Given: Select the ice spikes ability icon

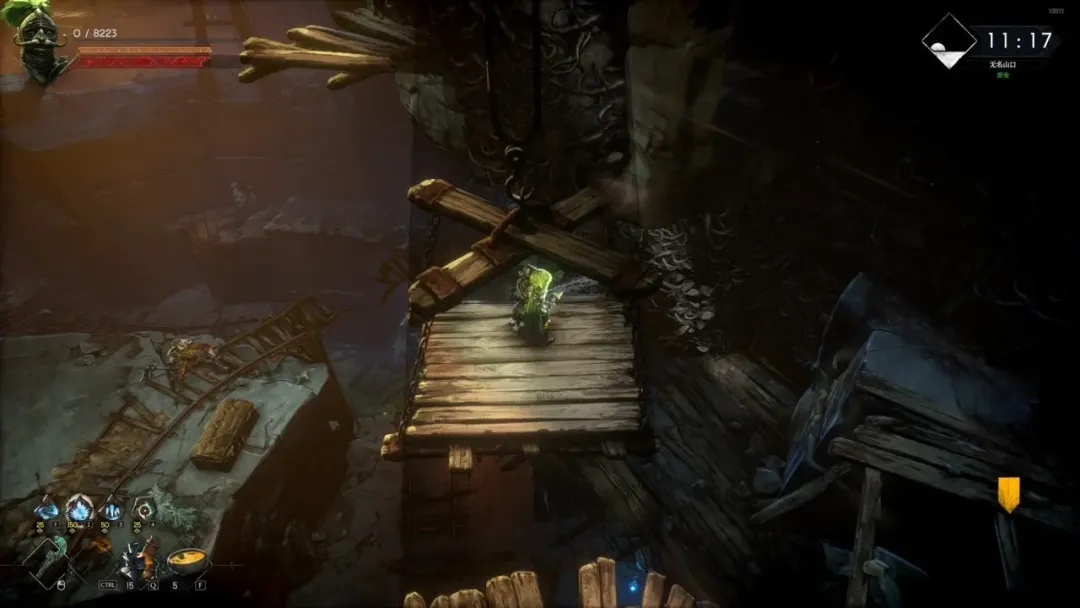Looking at the screenshot, I should coord(111,510).
